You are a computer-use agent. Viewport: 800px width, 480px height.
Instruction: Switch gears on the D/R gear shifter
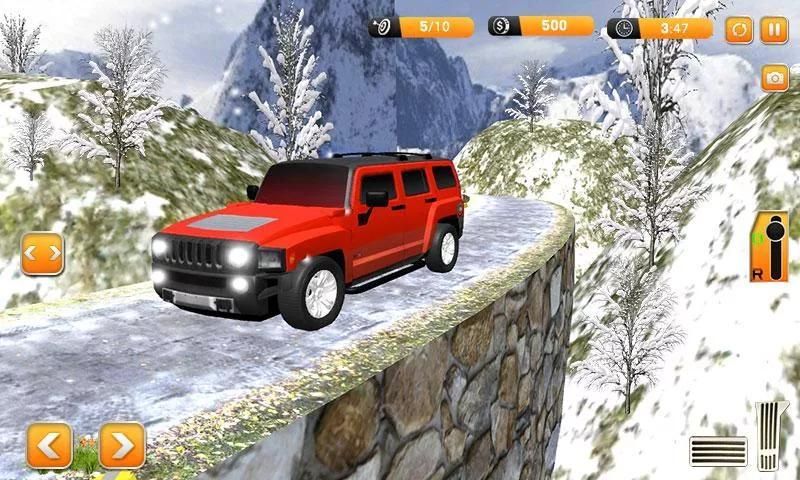(768, 246)
